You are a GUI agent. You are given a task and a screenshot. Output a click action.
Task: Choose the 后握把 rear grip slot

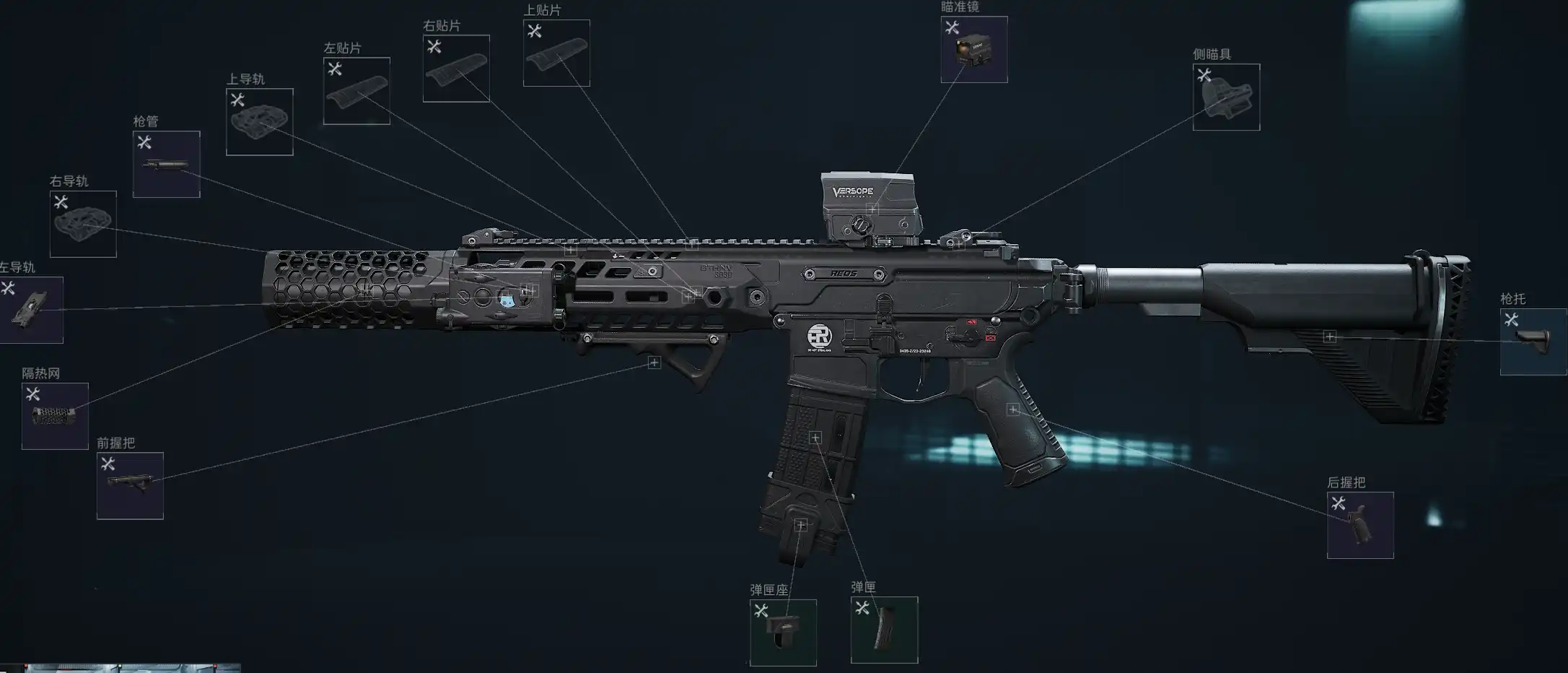(1360, 525)
